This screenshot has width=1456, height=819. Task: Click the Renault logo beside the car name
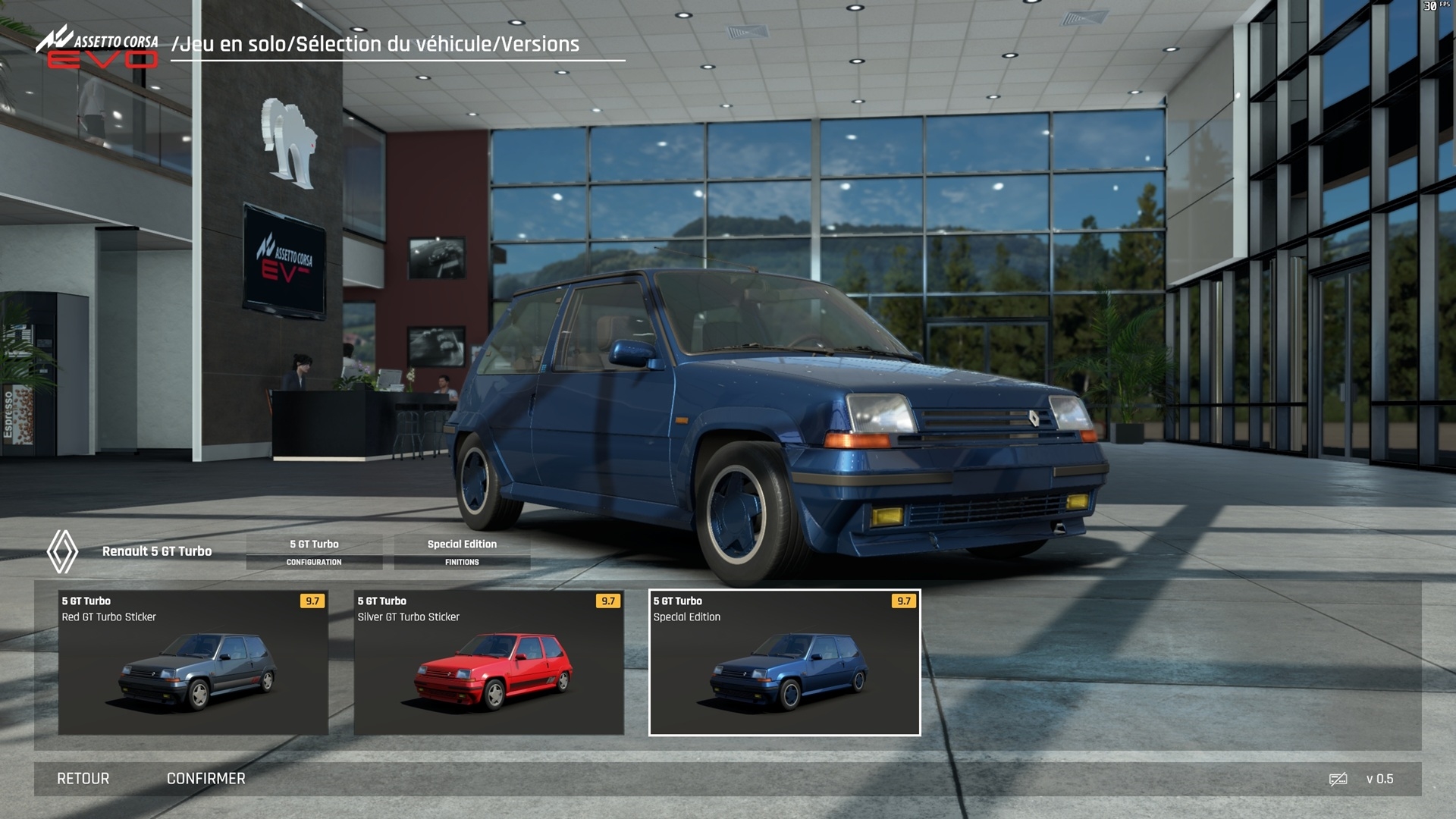(62, 551)
